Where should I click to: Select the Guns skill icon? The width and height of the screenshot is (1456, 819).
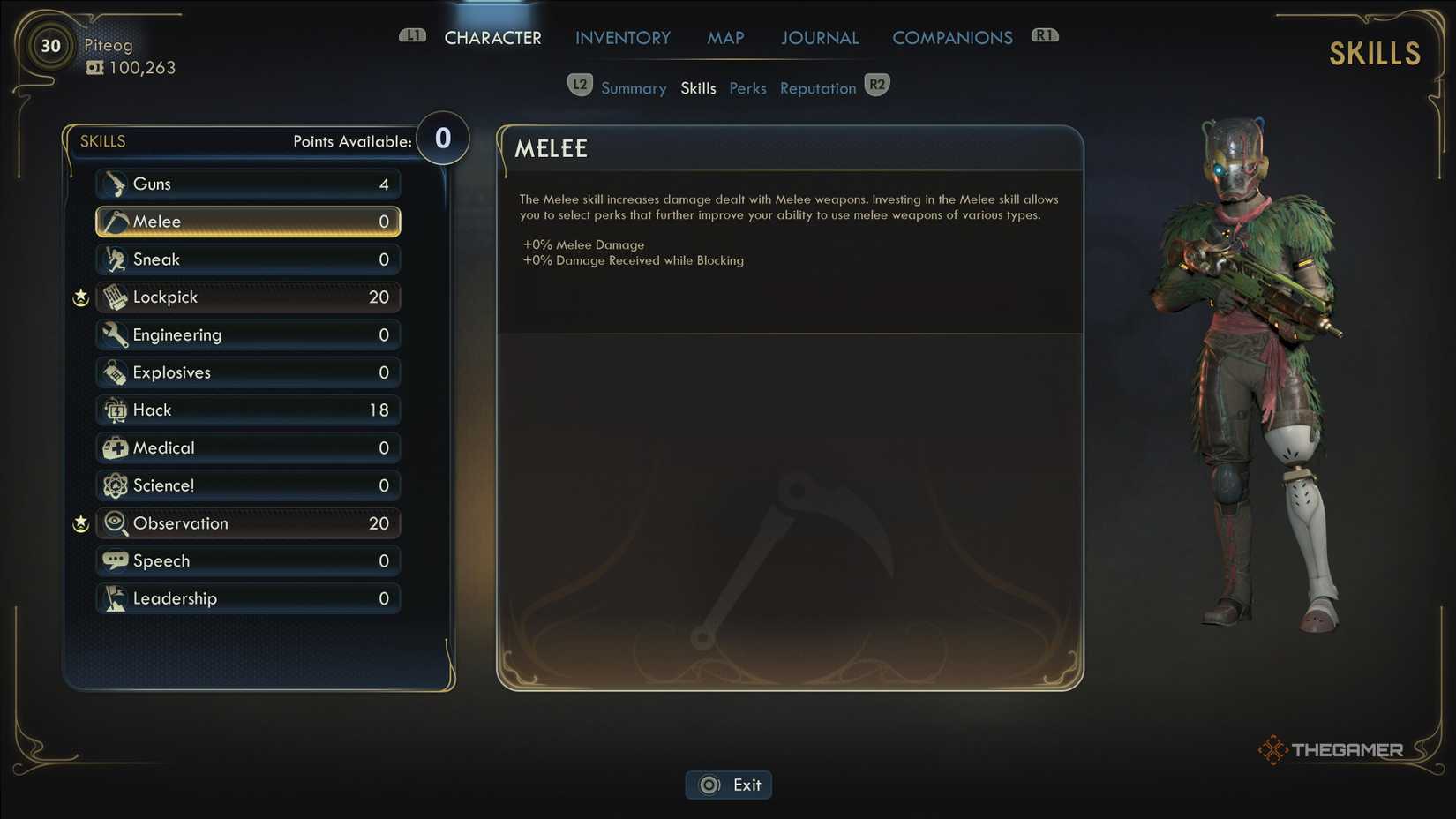(116, 184)
